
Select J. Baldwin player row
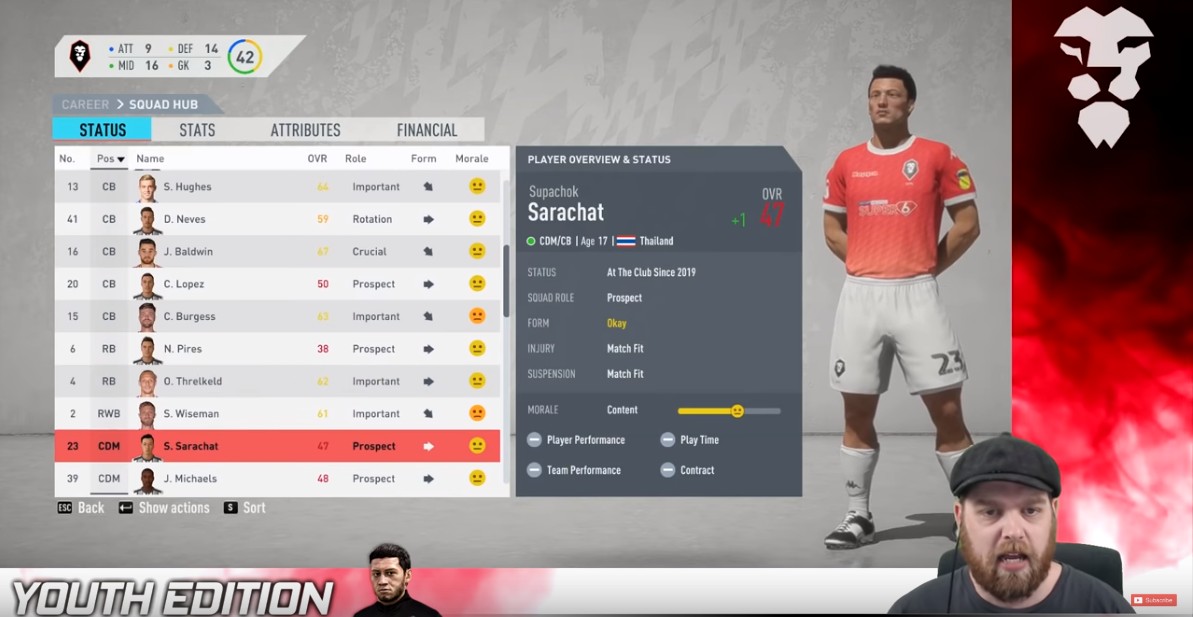(188, 252)
